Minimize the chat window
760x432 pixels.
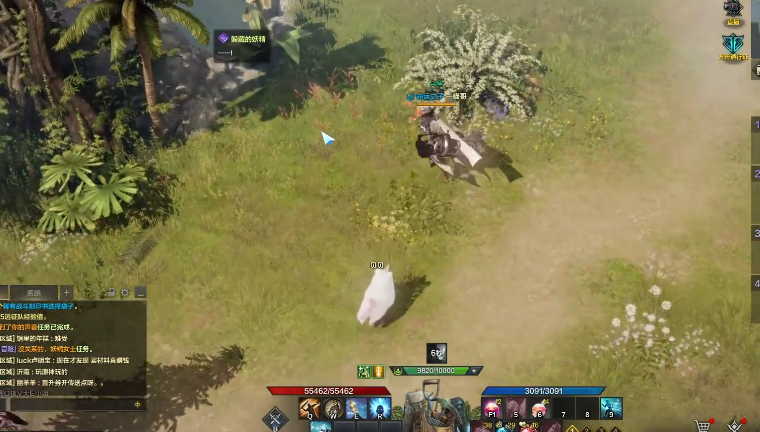[140, 292]
